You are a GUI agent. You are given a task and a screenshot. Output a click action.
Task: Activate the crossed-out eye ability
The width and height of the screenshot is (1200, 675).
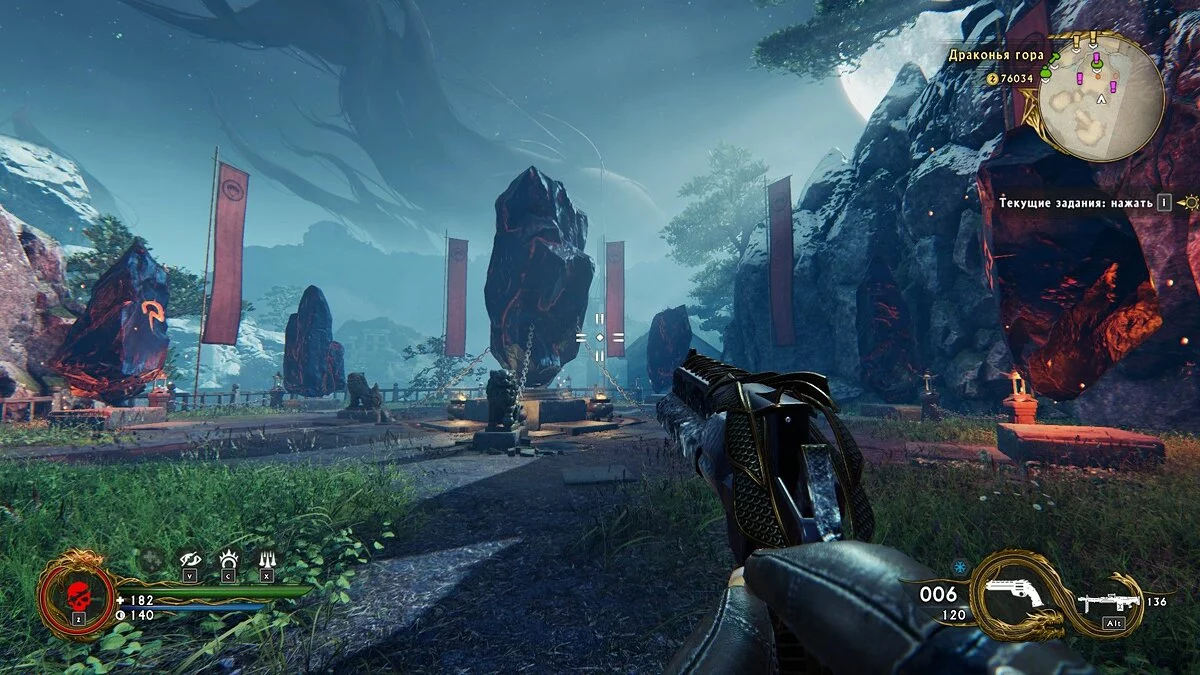point(190,560)
